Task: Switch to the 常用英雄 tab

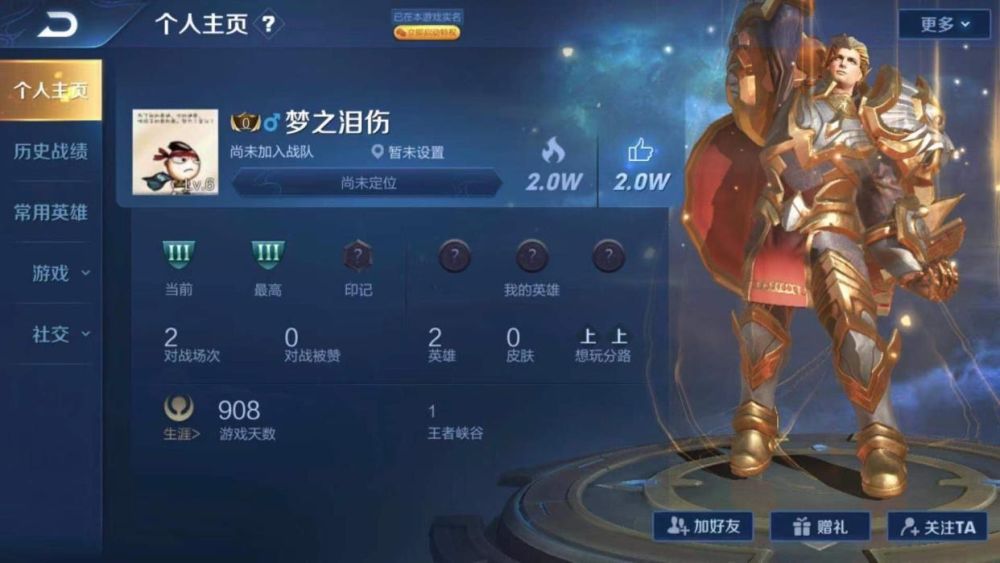Action: (50, 212)
